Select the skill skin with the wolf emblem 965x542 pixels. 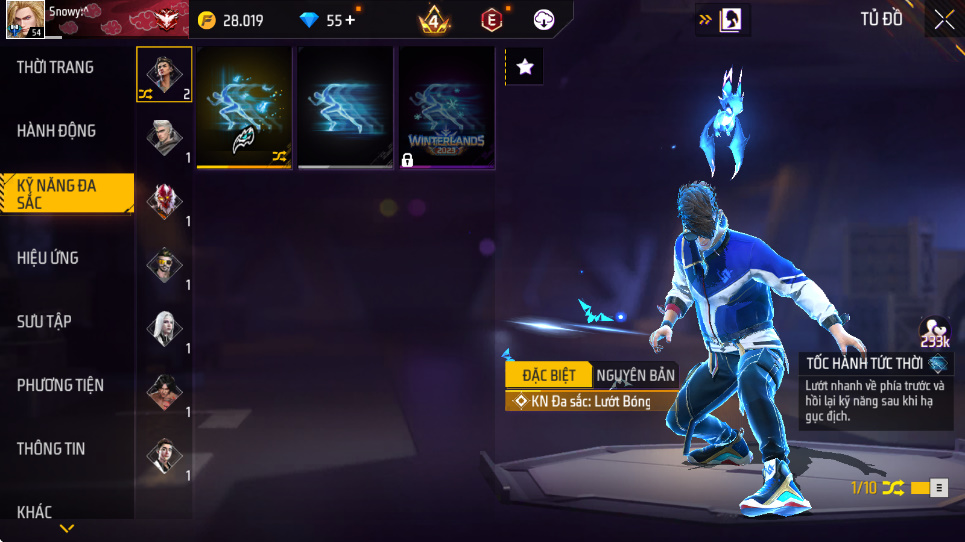244,107
